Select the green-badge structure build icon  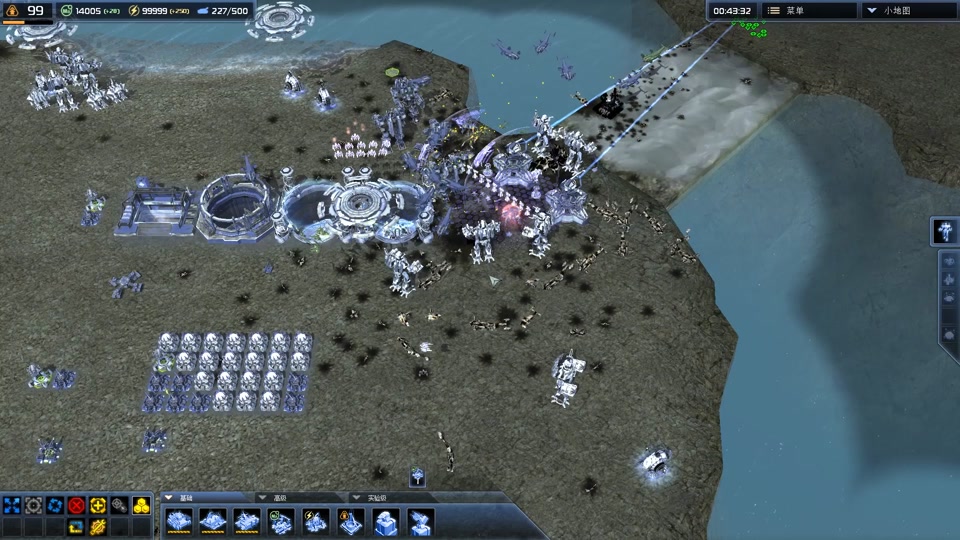tap(281, 521)
